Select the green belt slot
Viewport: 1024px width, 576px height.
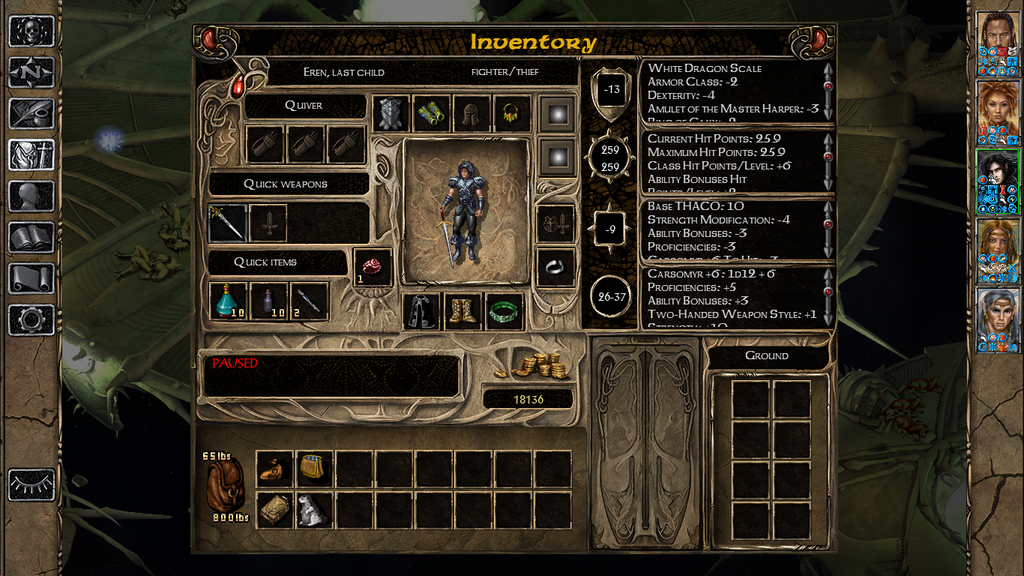[505, 311]
